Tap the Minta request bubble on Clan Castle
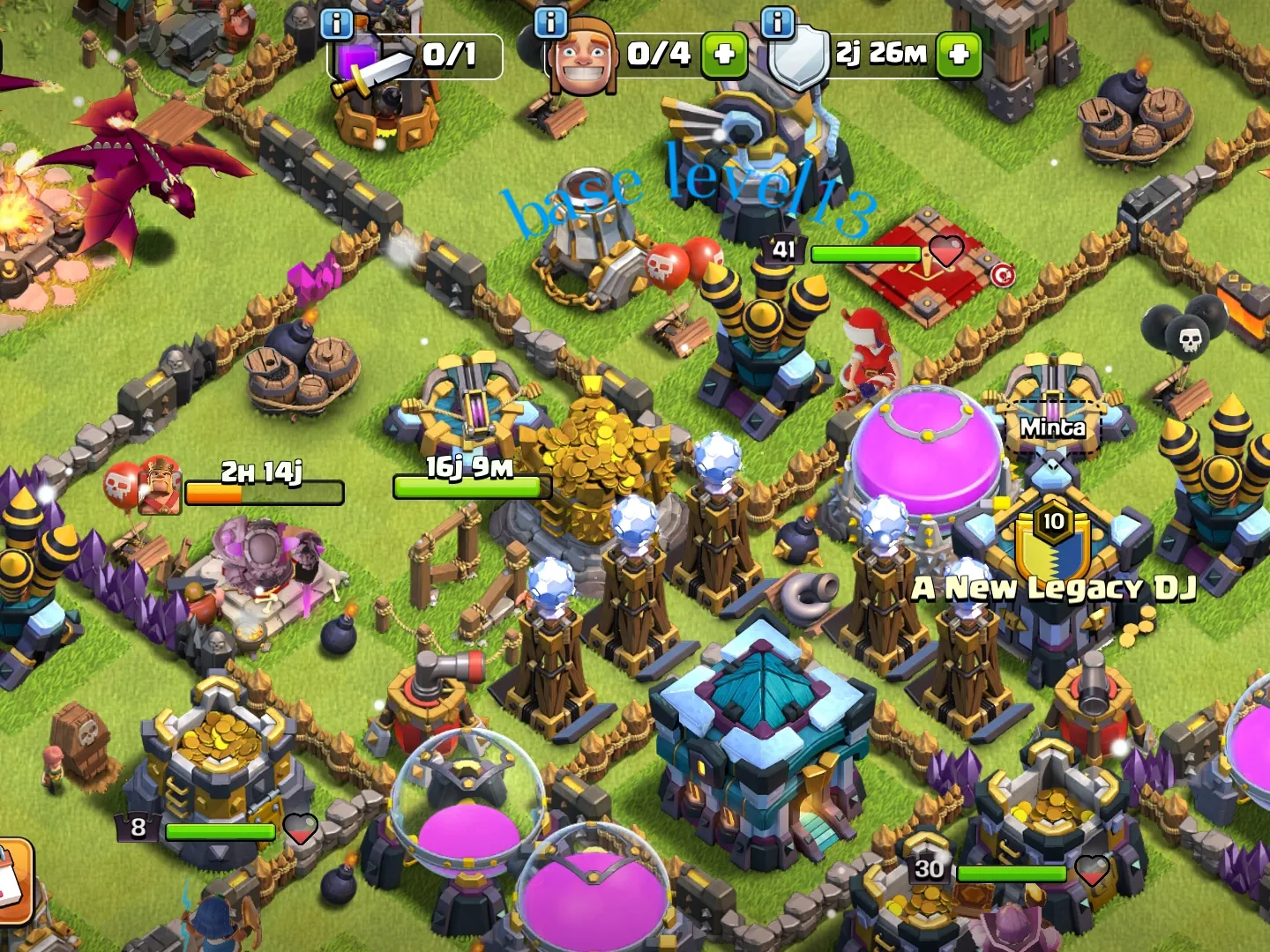The width and height of the screenshot is (1270, 952). tap(1053, 428)
